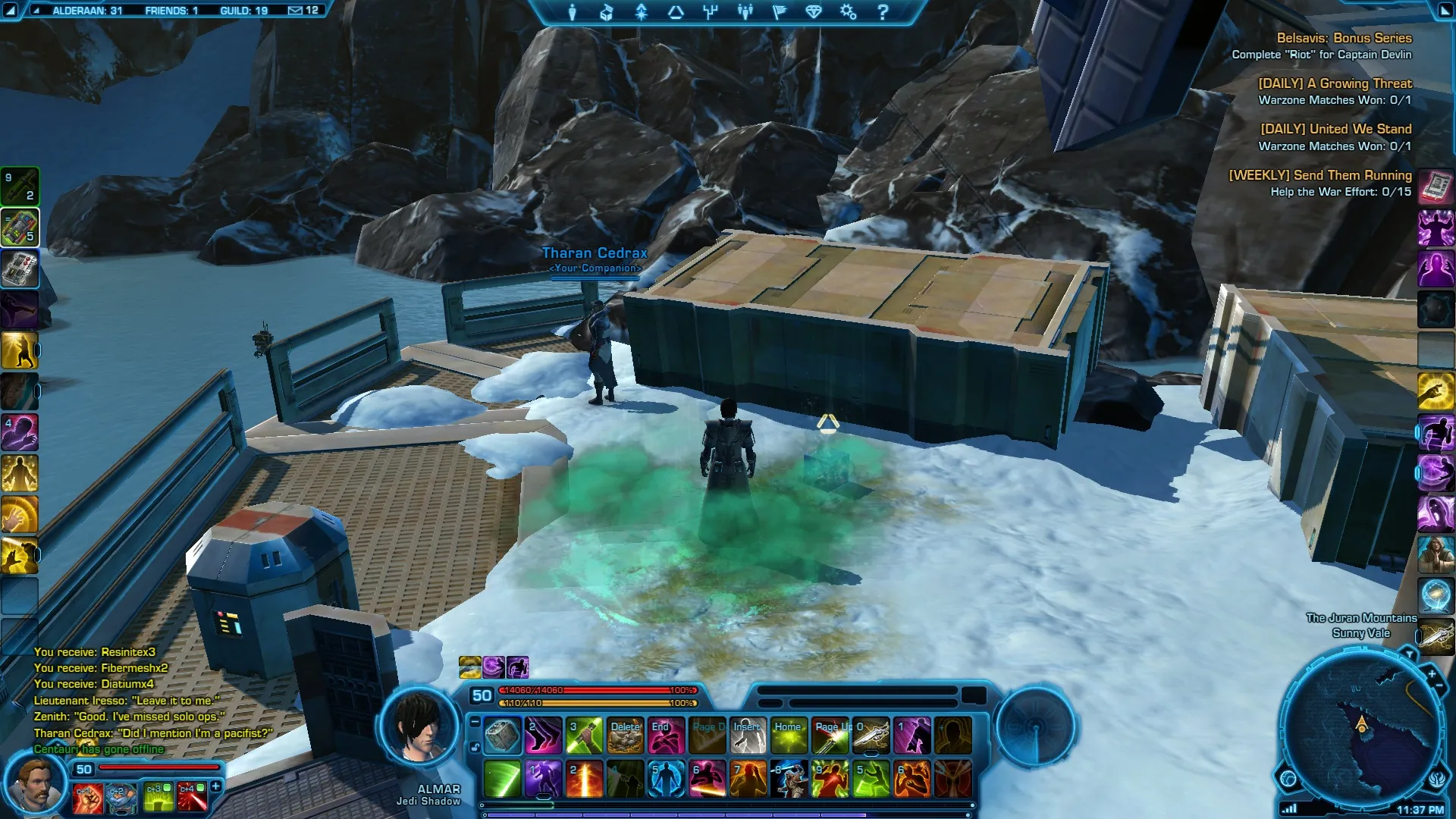Open the settings gear menu
The height and width of the screenshot is (819, 1456).
click(x=848, y=12)
